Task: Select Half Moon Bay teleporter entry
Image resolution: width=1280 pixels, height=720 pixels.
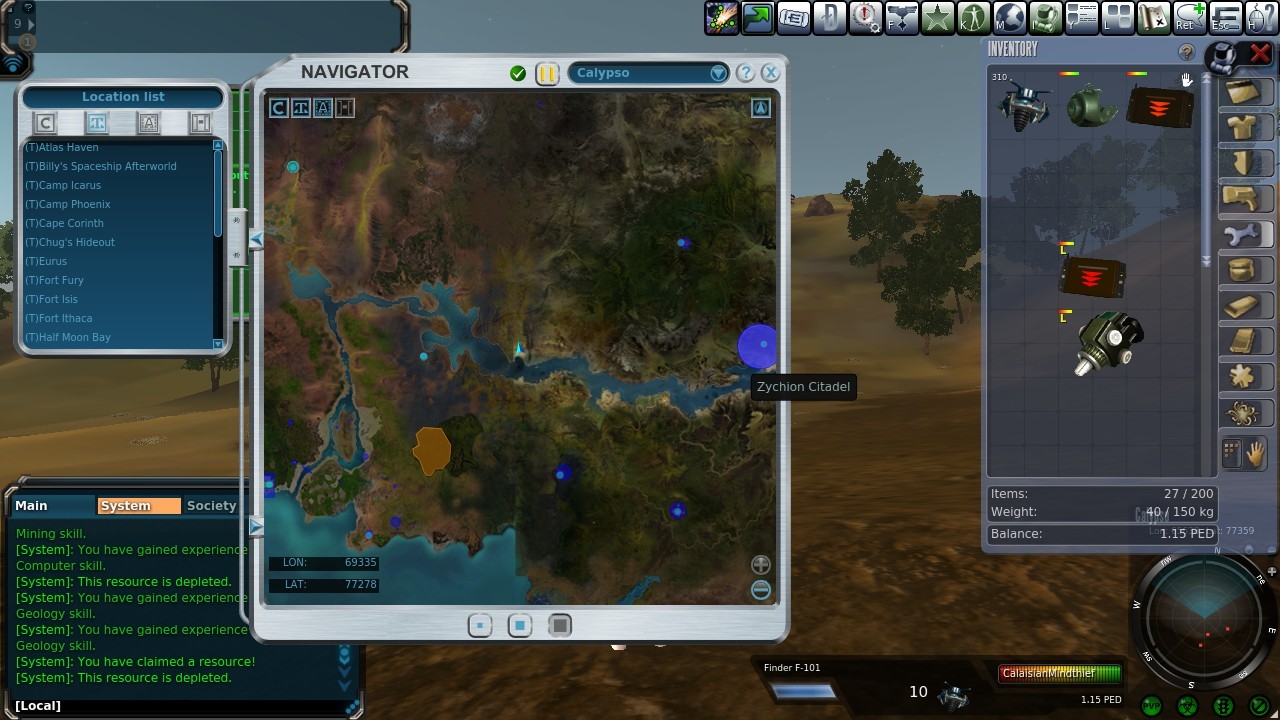Action: point(68,337)
